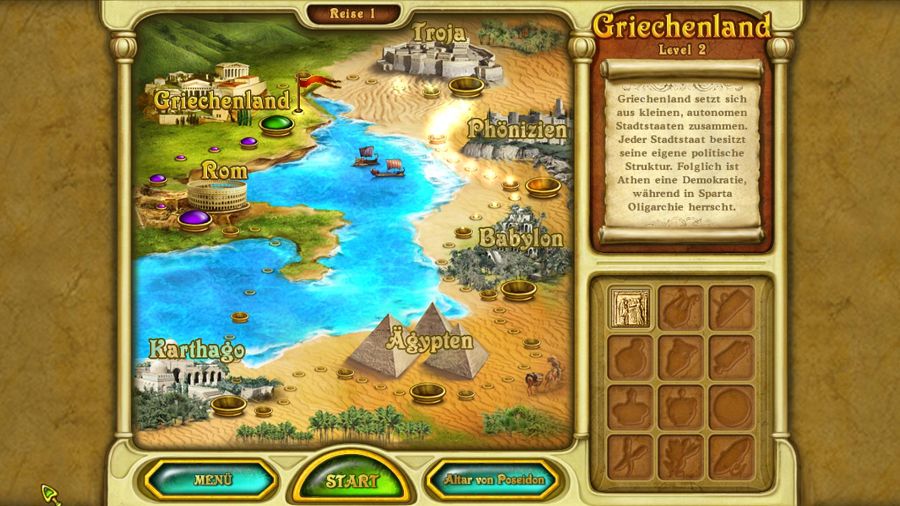Select the large gold marker below Phönizien
Viewport: 900px width, 506px height.
[x=543, y=186]
